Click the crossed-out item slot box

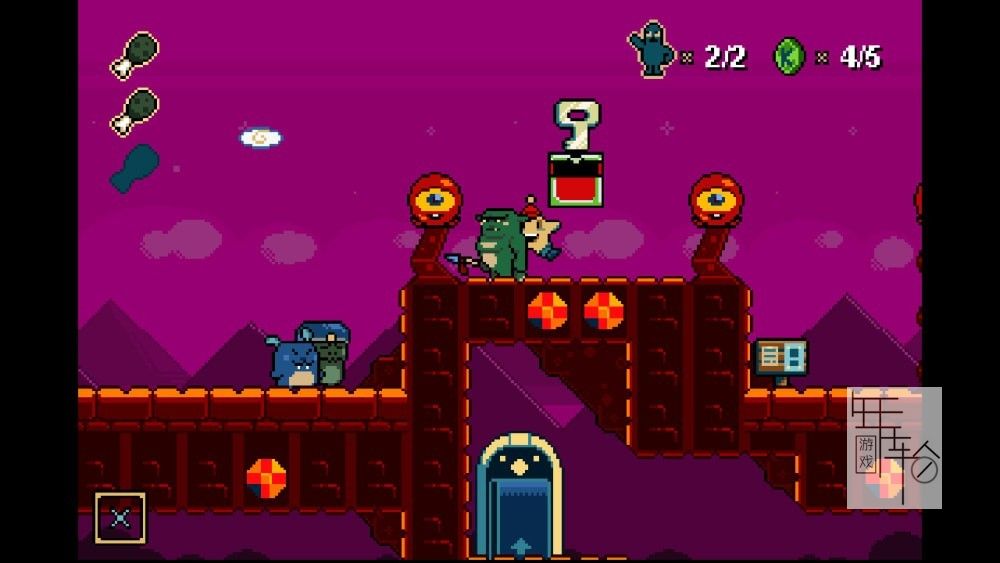click(120, 517)
